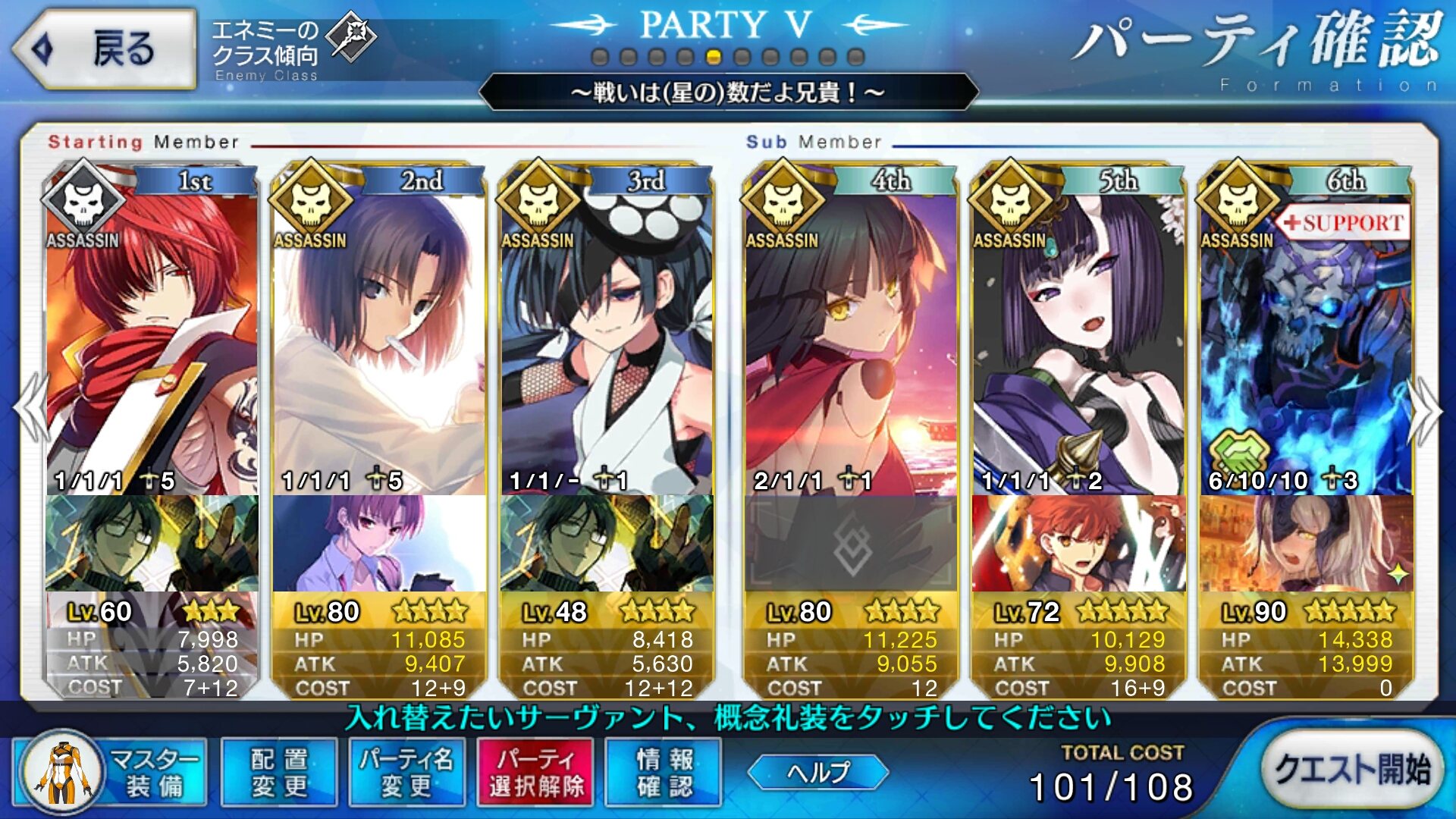Select the support servant's craft essence
Image resolution: width=1456 pixels, height=819 pixels.
coord(1306,543)
